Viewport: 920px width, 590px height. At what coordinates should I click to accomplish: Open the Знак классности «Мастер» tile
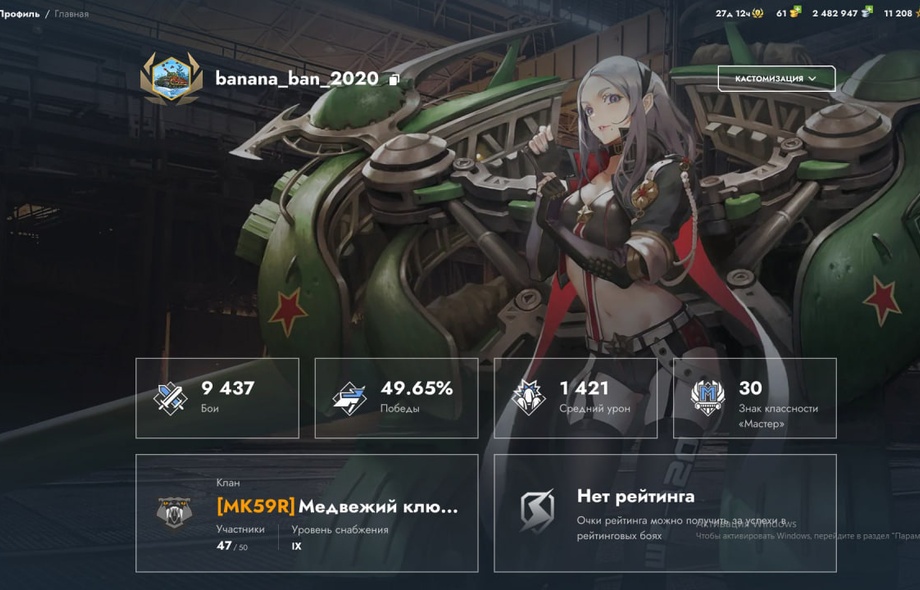point(755,398)
